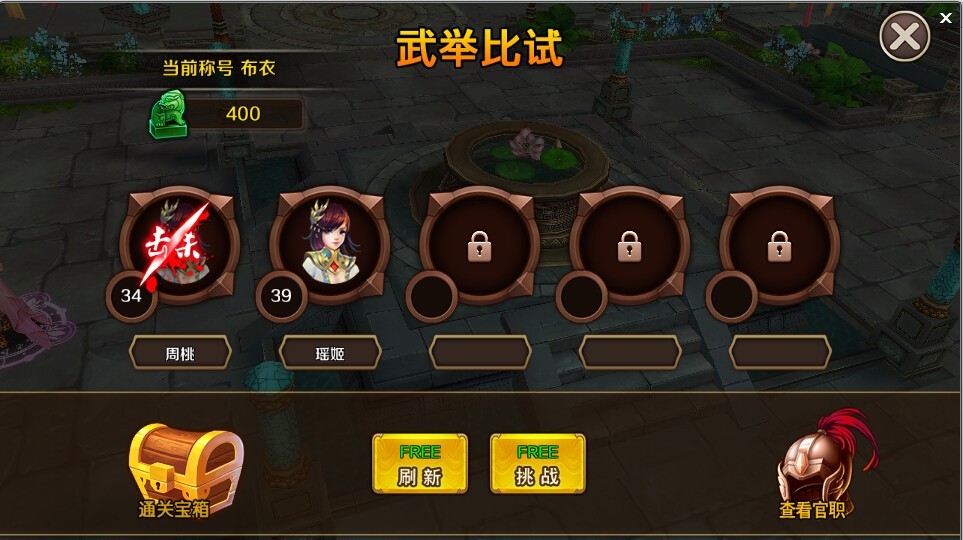963x540 pixels.
Task: Click the 瑶姬 name label
Action: pos(330,352)
